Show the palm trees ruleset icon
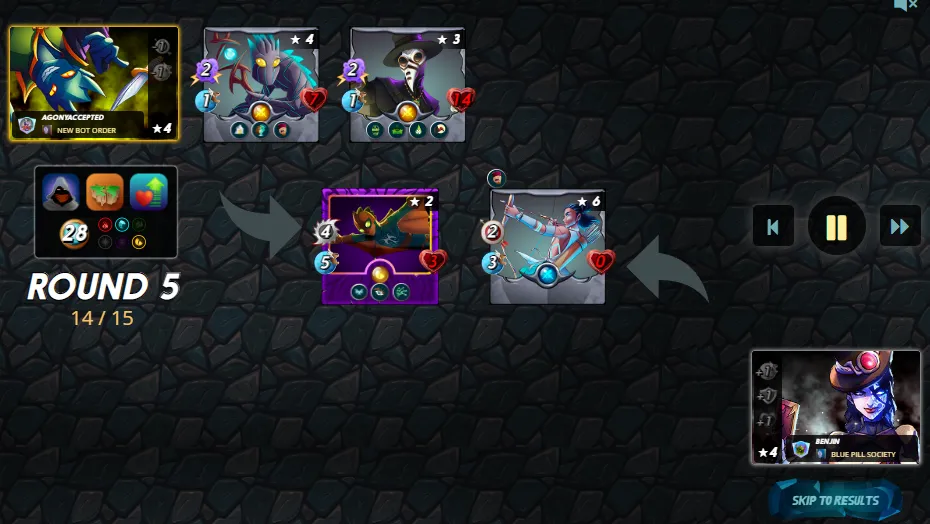Image resolution: width=930 pixels, height=524 pixels. click(x=105, y=192)
